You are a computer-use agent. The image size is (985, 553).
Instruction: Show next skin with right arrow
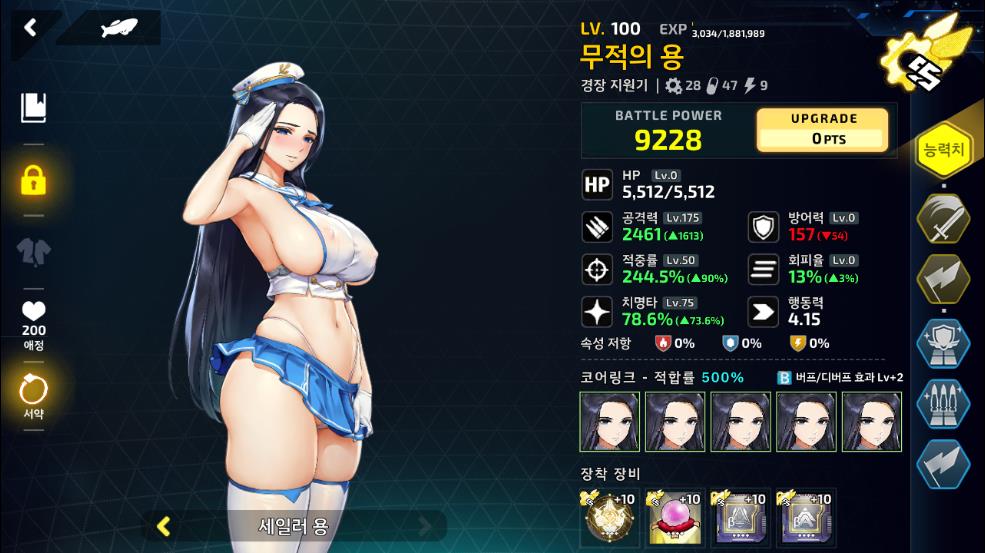[426, 525]
